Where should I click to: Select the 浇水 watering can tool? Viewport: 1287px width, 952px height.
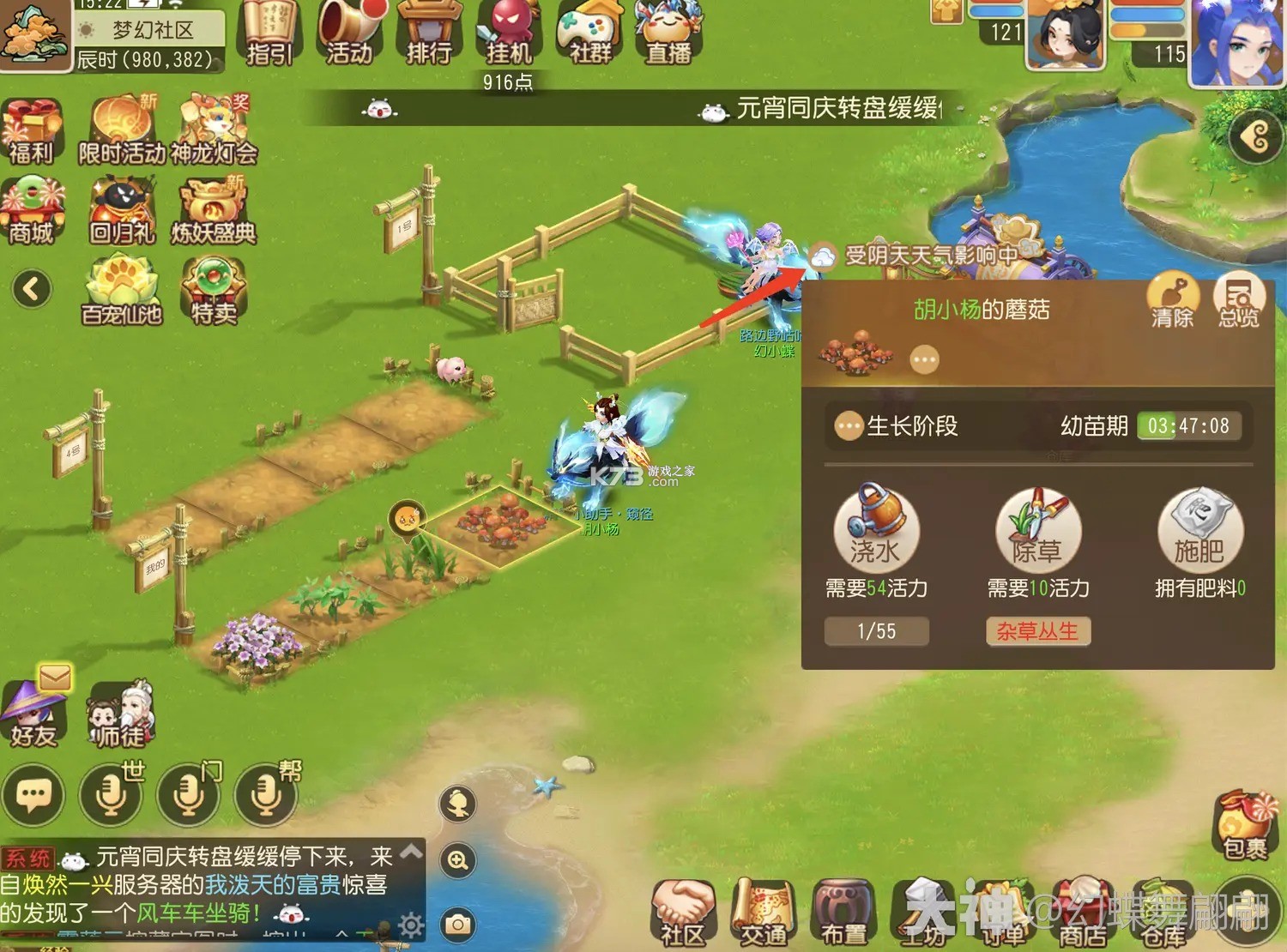[x=876, y=532]
